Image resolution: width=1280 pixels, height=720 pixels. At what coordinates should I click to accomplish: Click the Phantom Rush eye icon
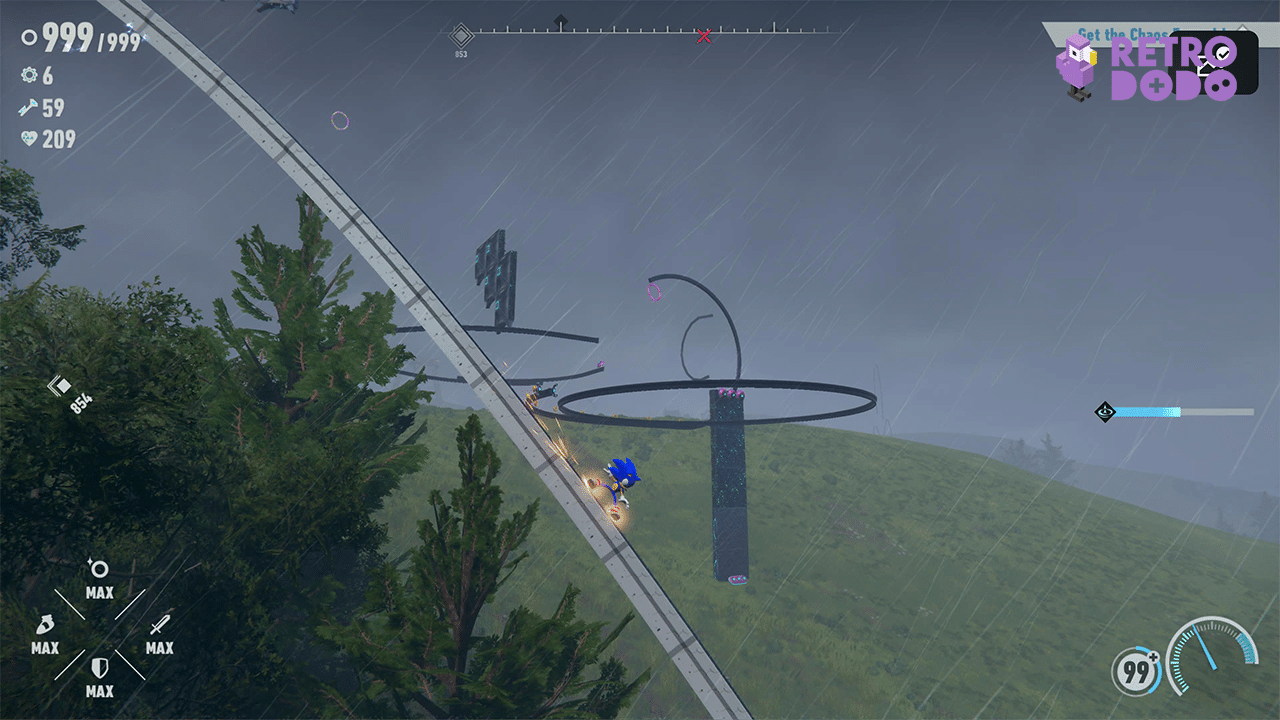[x=1104, y=411]
